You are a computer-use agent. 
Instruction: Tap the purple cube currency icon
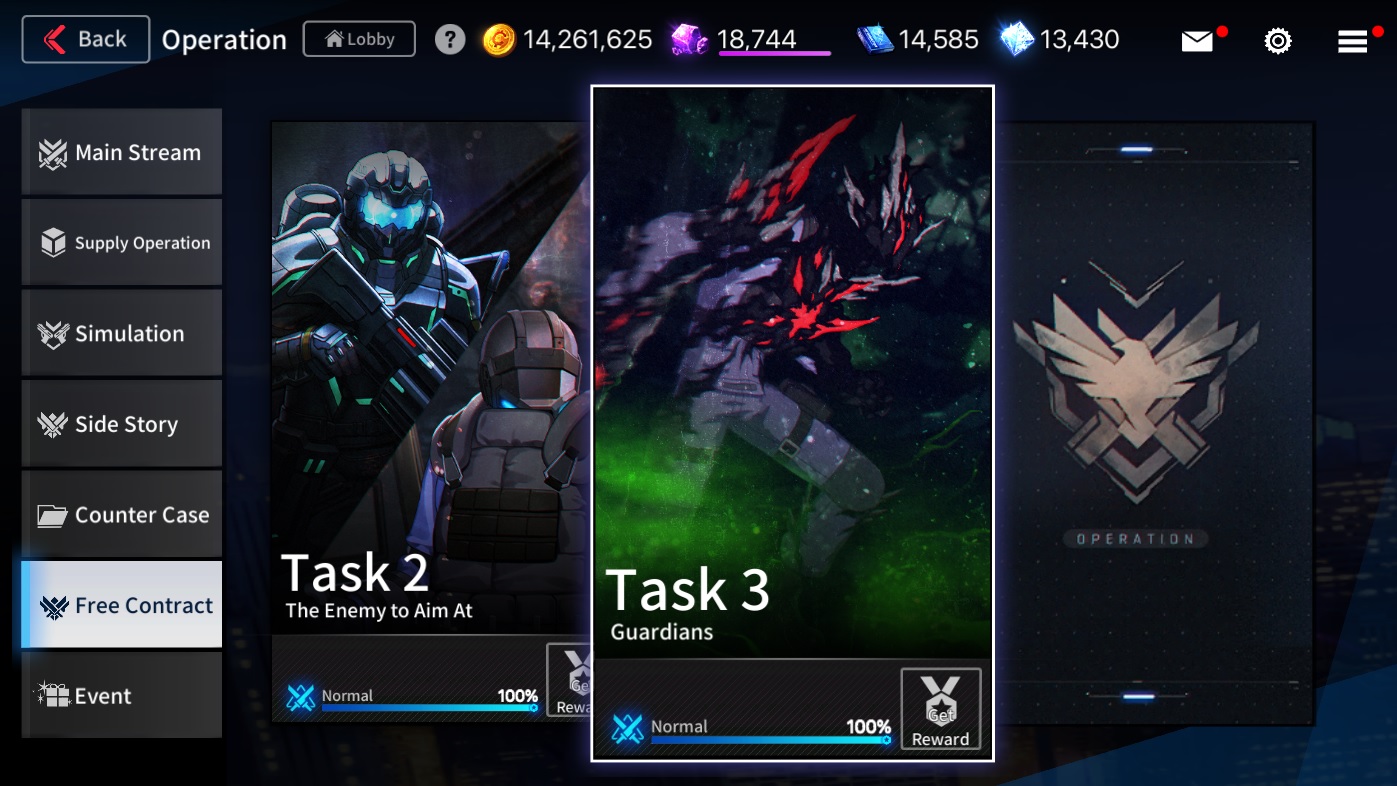point(689,40)
